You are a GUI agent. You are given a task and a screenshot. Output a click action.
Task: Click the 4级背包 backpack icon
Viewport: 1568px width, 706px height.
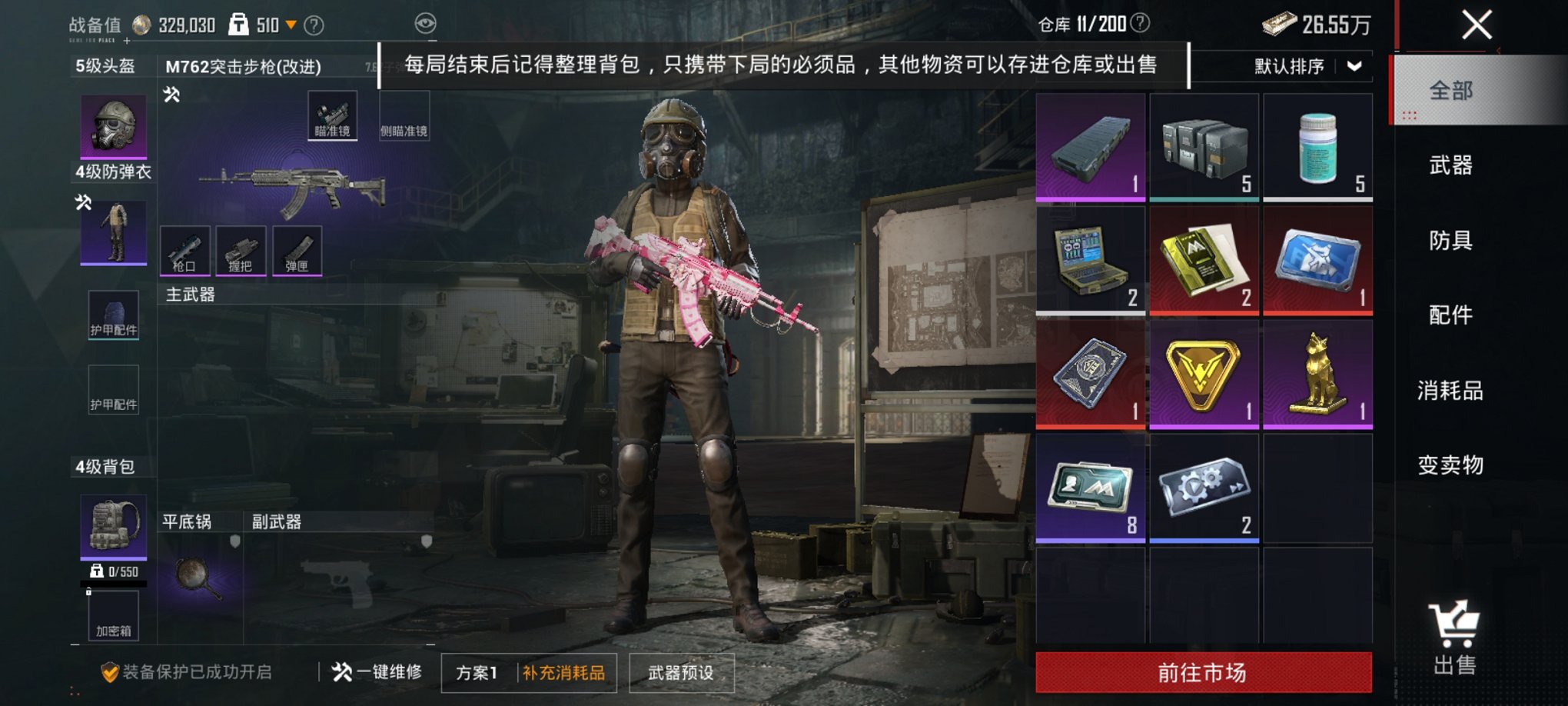[x=113, y=525]
